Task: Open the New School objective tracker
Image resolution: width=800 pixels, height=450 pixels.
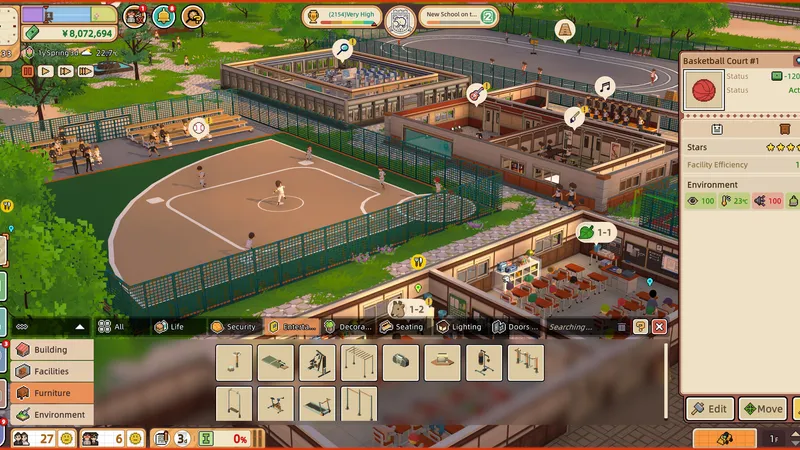Action: coord(459,15)
